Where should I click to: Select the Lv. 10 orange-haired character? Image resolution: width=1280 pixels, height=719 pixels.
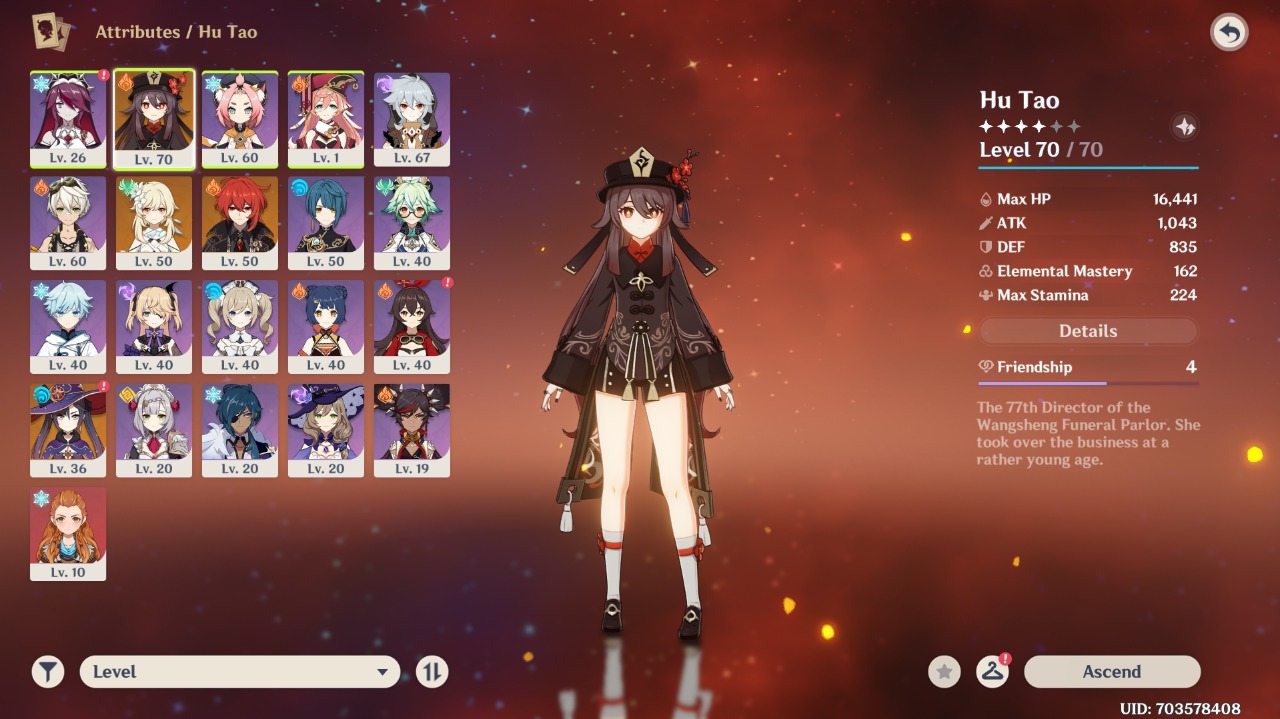68,534
